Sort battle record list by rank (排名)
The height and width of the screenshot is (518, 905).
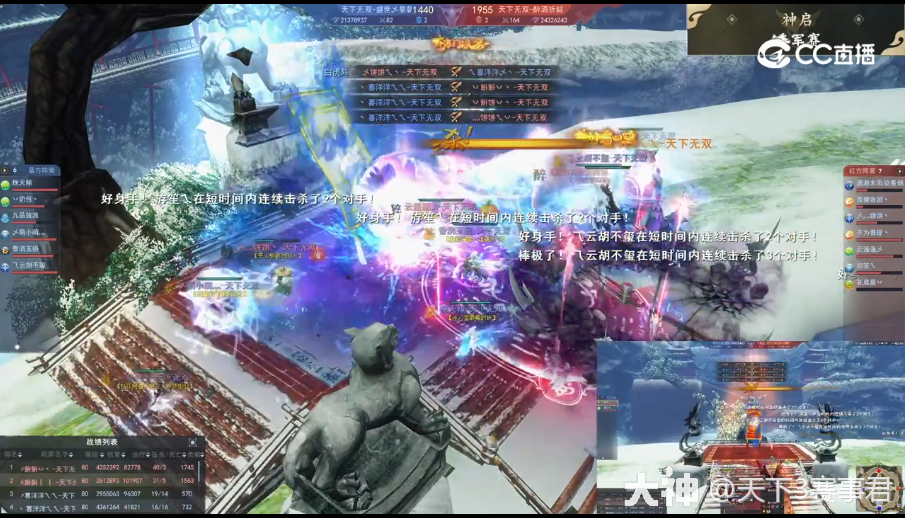(x=11, y=453)
